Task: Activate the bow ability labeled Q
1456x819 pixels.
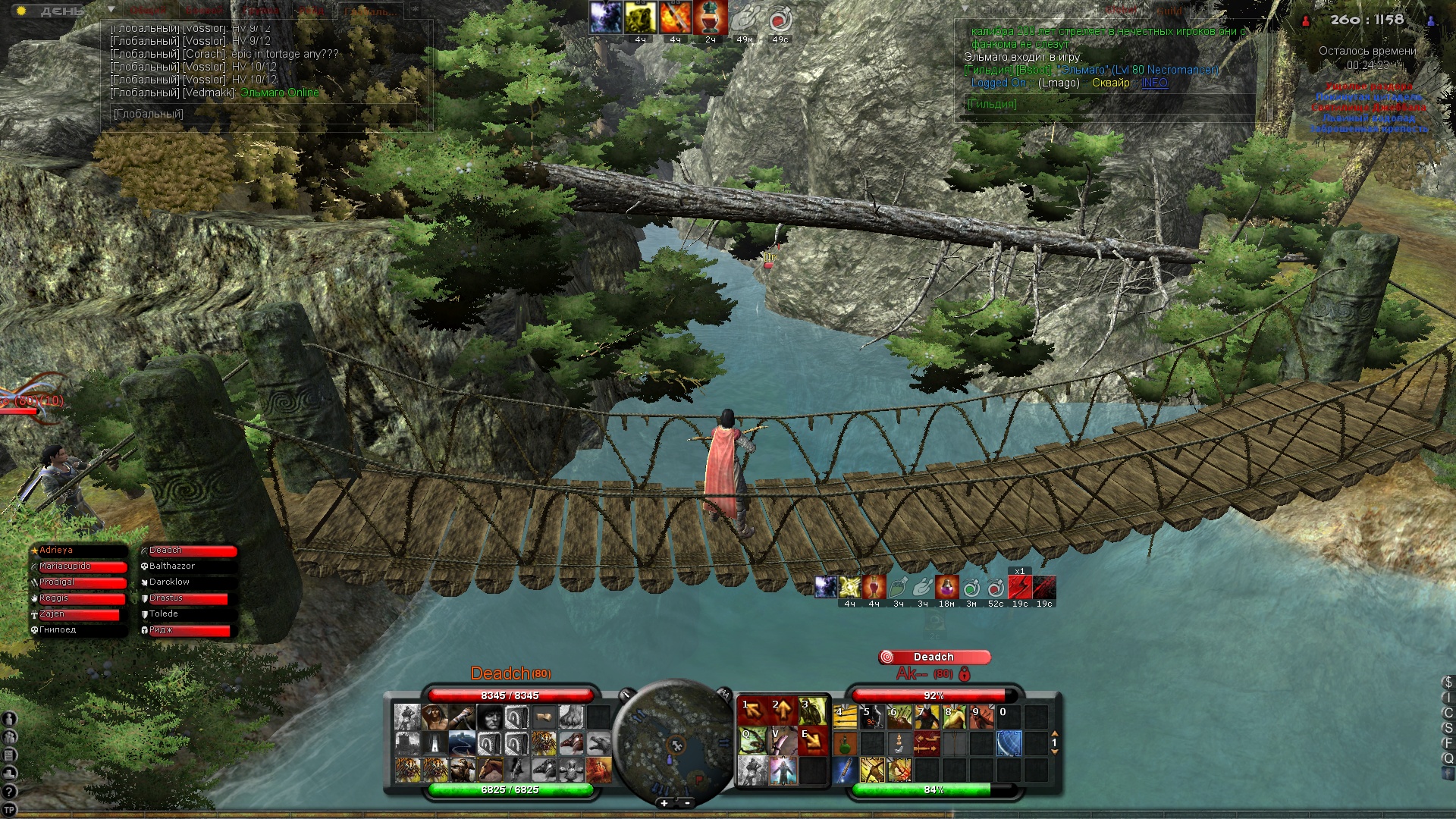Action: point(752,741)
